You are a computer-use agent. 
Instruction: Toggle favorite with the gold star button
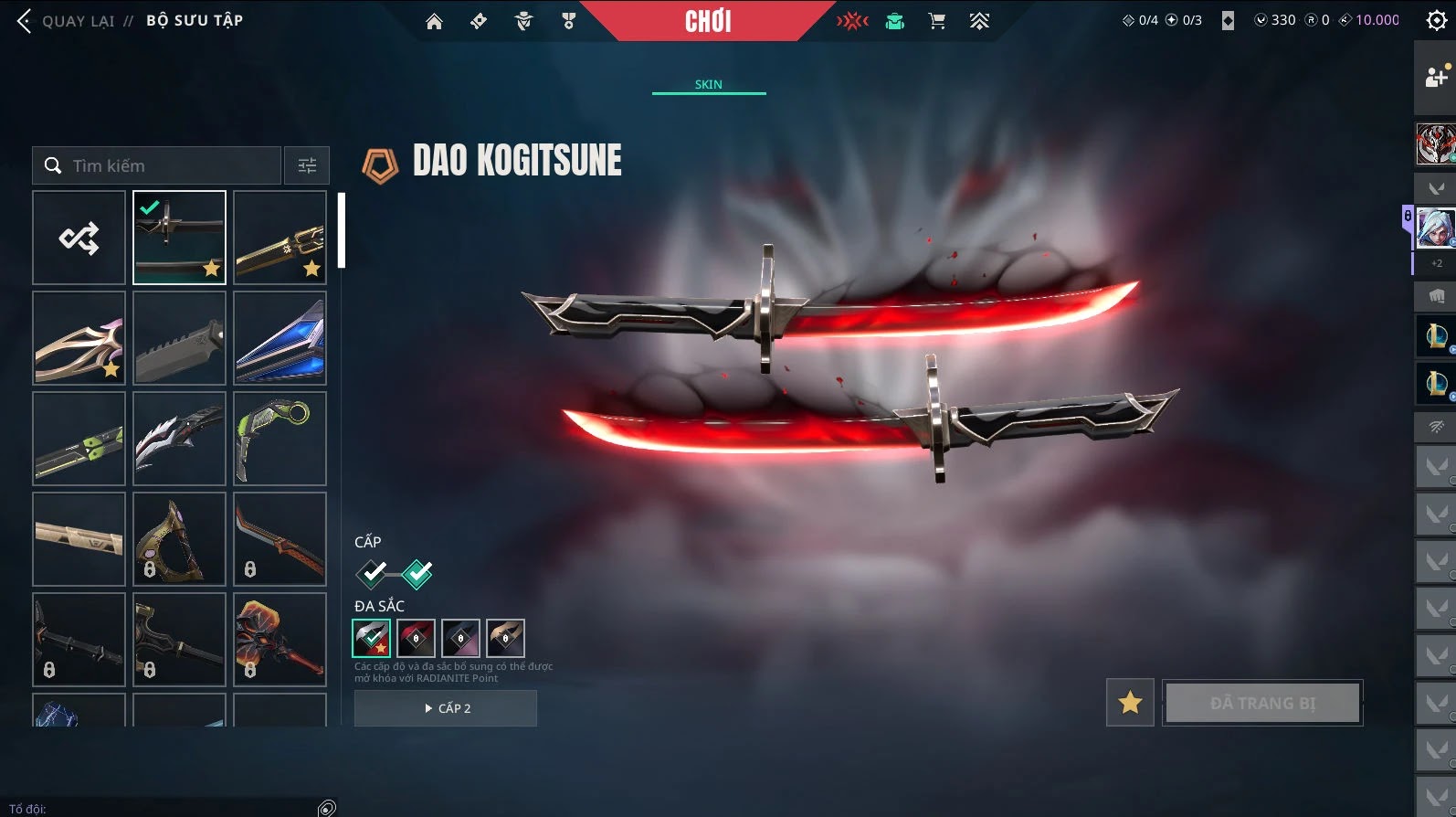coord(1130,703)
